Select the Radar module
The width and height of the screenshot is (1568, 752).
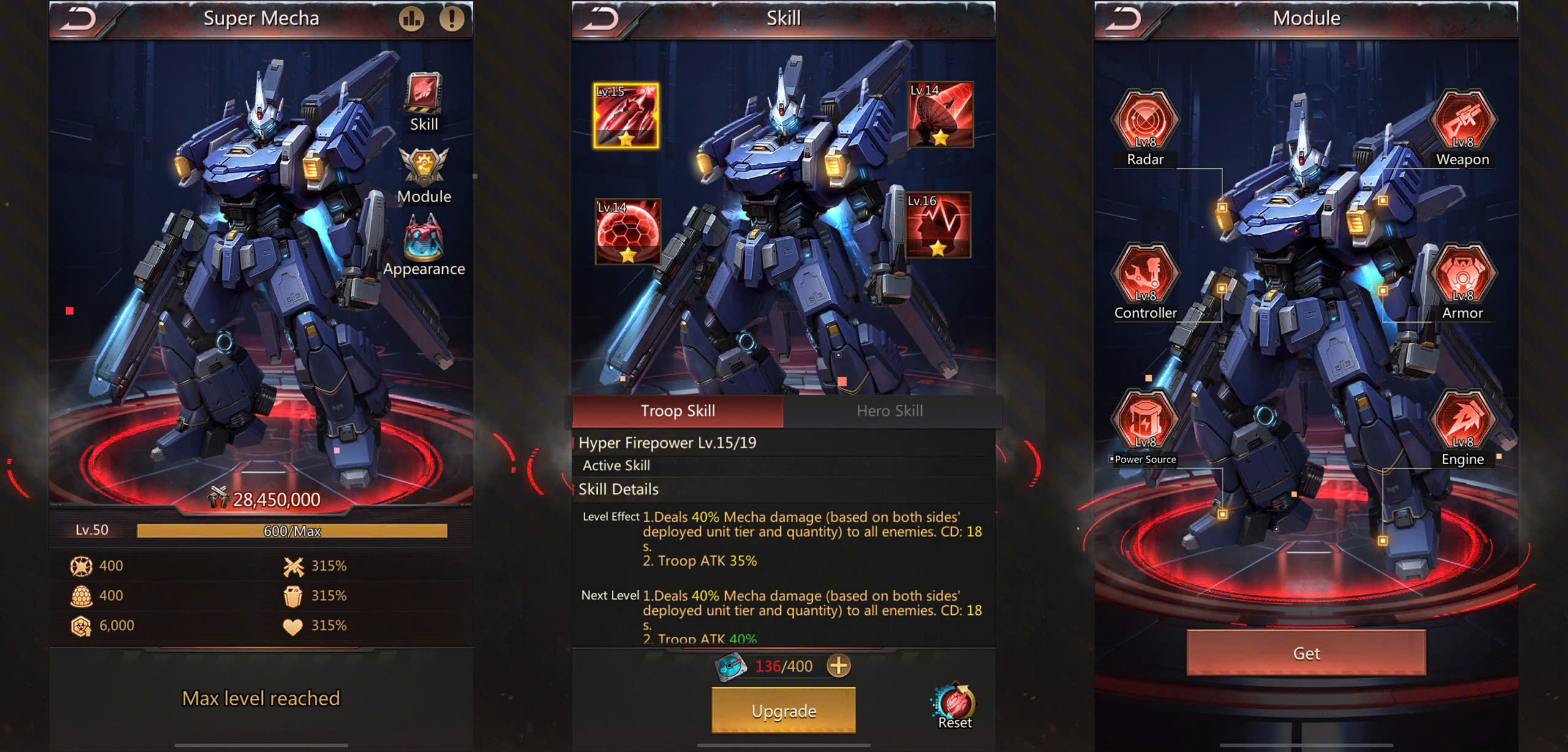pos(1145,122)
